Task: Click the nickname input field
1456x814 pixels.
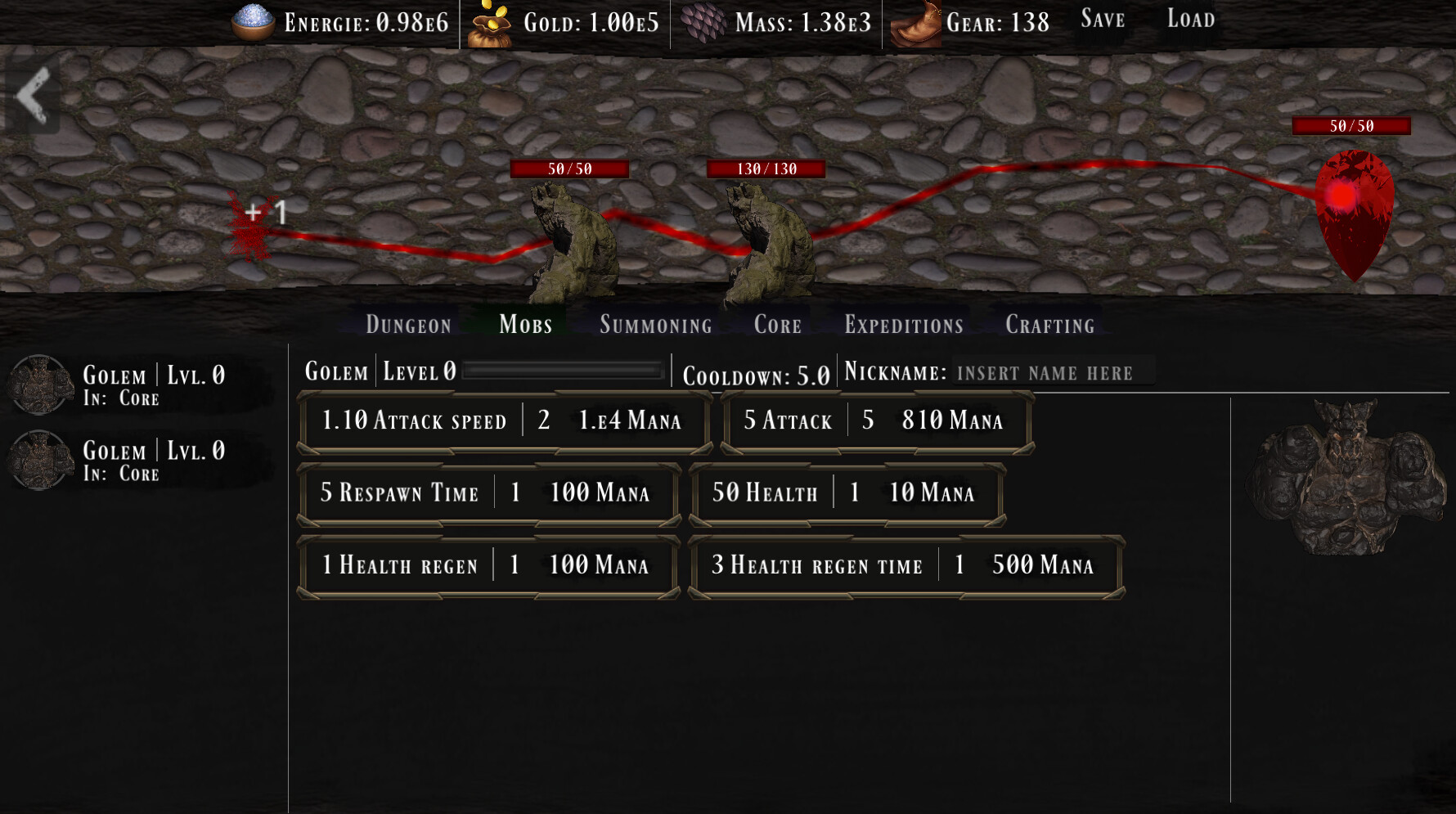Action: point(1051,373)
